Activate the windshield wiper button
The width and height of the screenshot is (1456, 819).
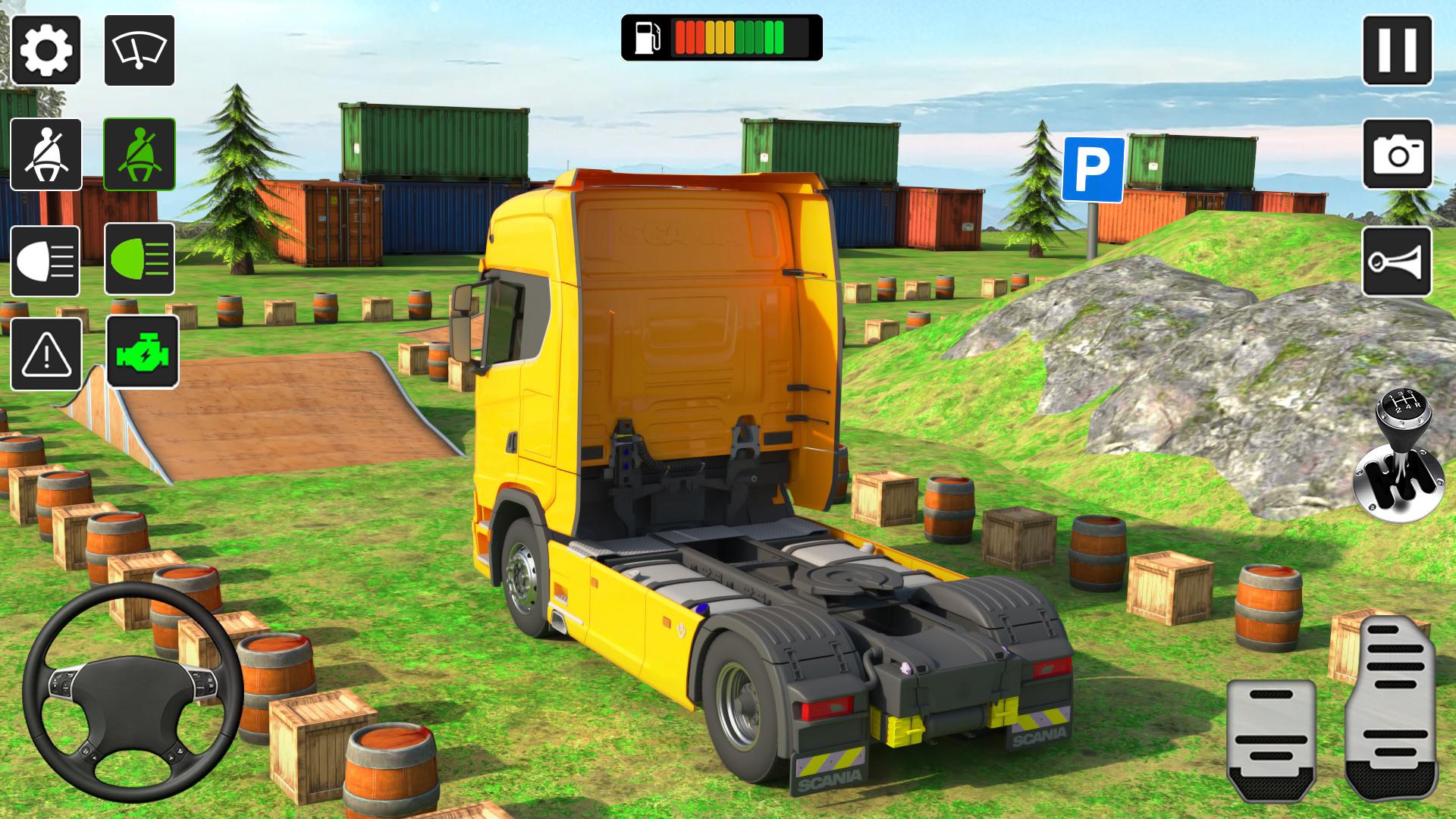(x=140, y=50)
